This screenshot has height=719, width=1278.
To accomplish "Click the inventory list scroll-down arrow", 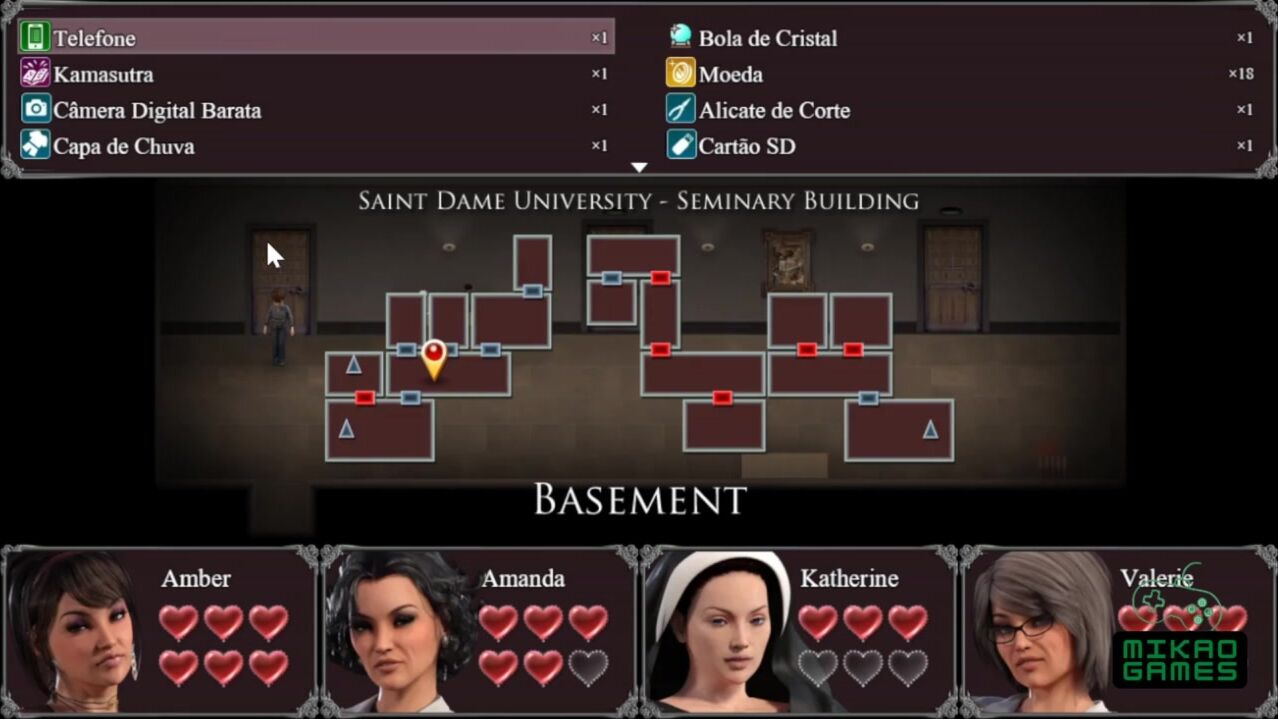I will (x=639, y=167).
